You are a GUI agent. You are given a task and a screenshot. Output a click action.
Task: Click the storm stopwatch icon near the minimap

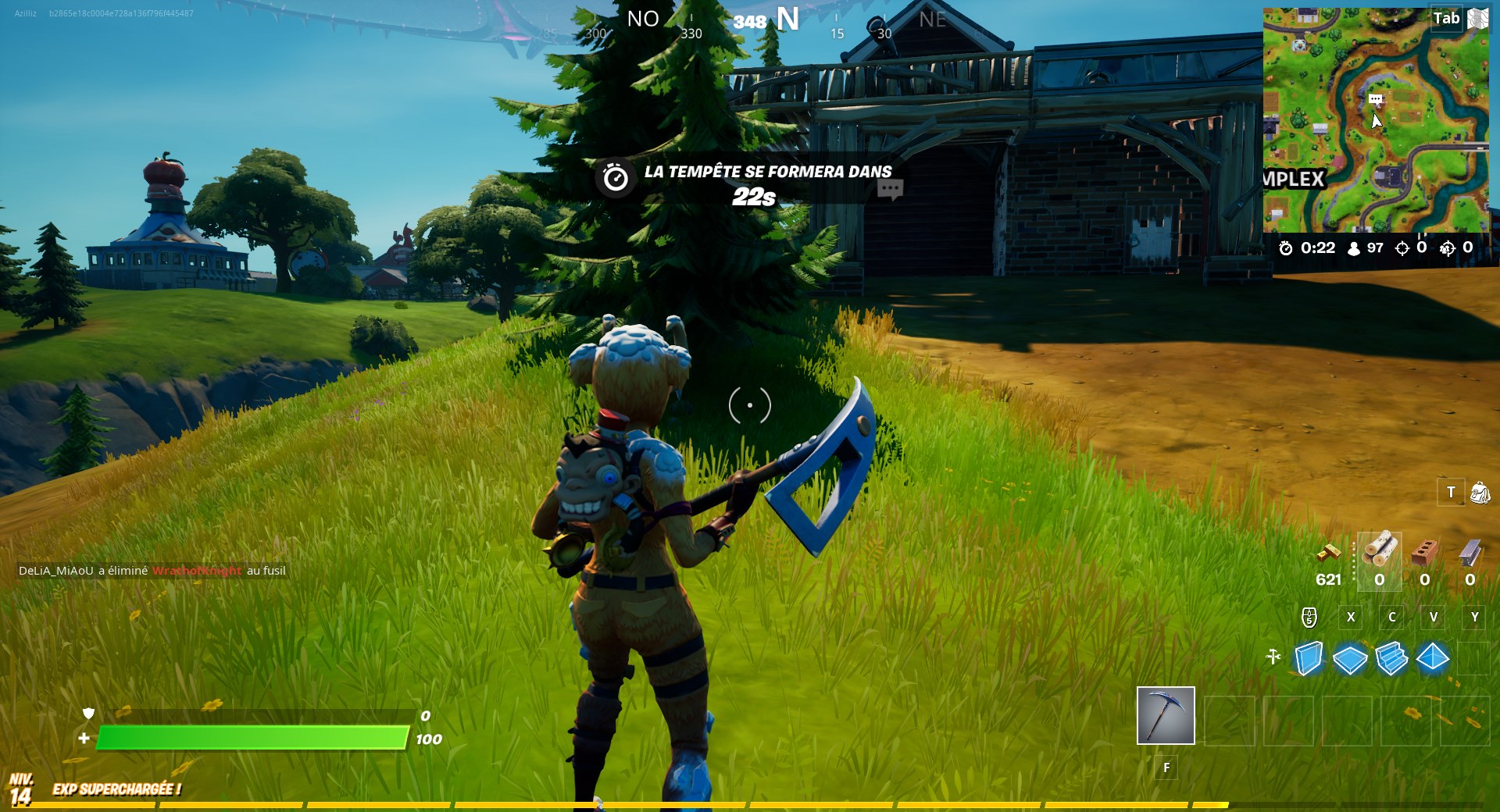(x=1286, y=249)
